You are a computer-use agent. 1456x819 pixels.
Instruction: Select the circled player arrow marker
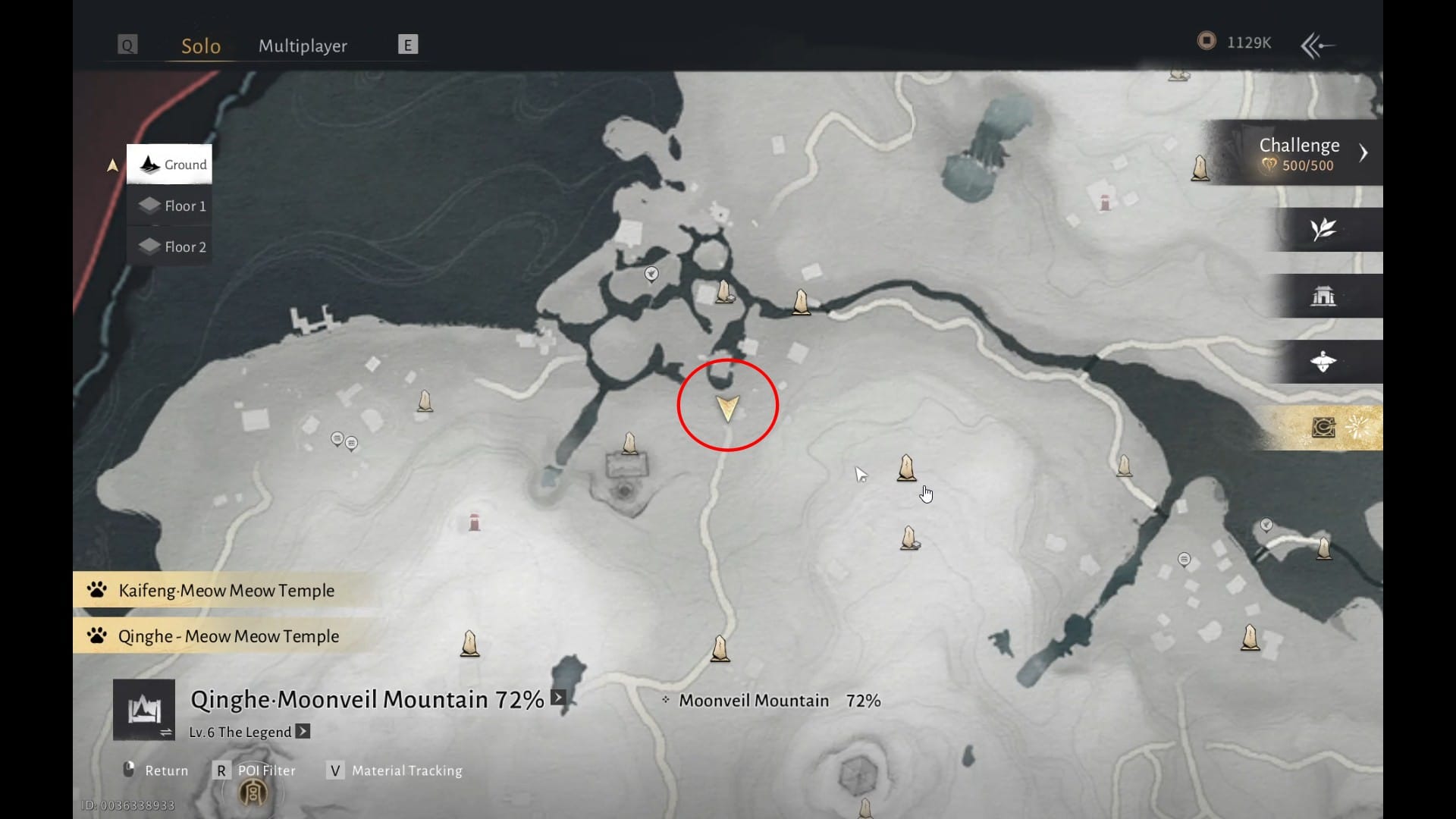tap(727, 408)
